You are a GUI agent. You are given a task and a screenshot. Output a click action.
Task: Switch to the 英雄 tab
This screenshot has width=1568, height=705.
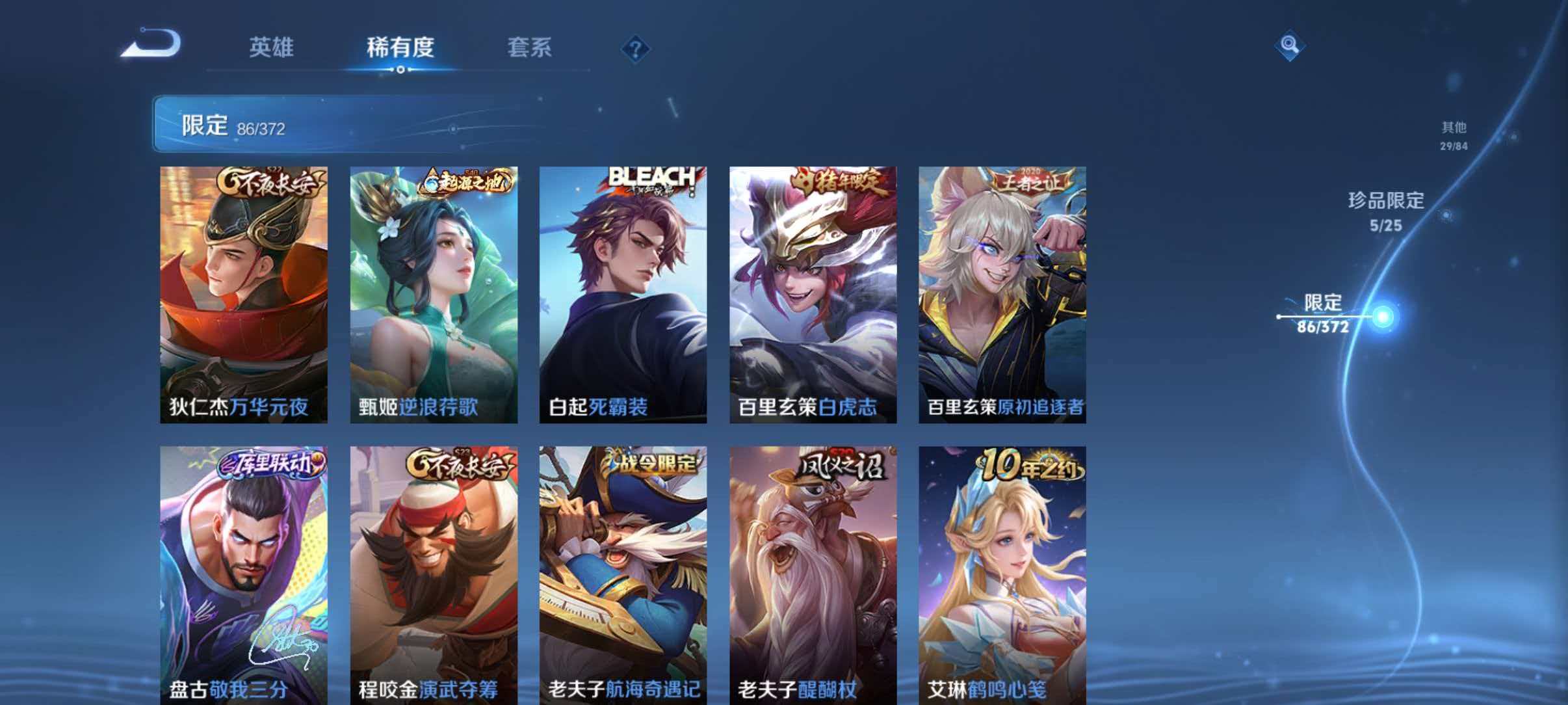(x=271, y=47)
